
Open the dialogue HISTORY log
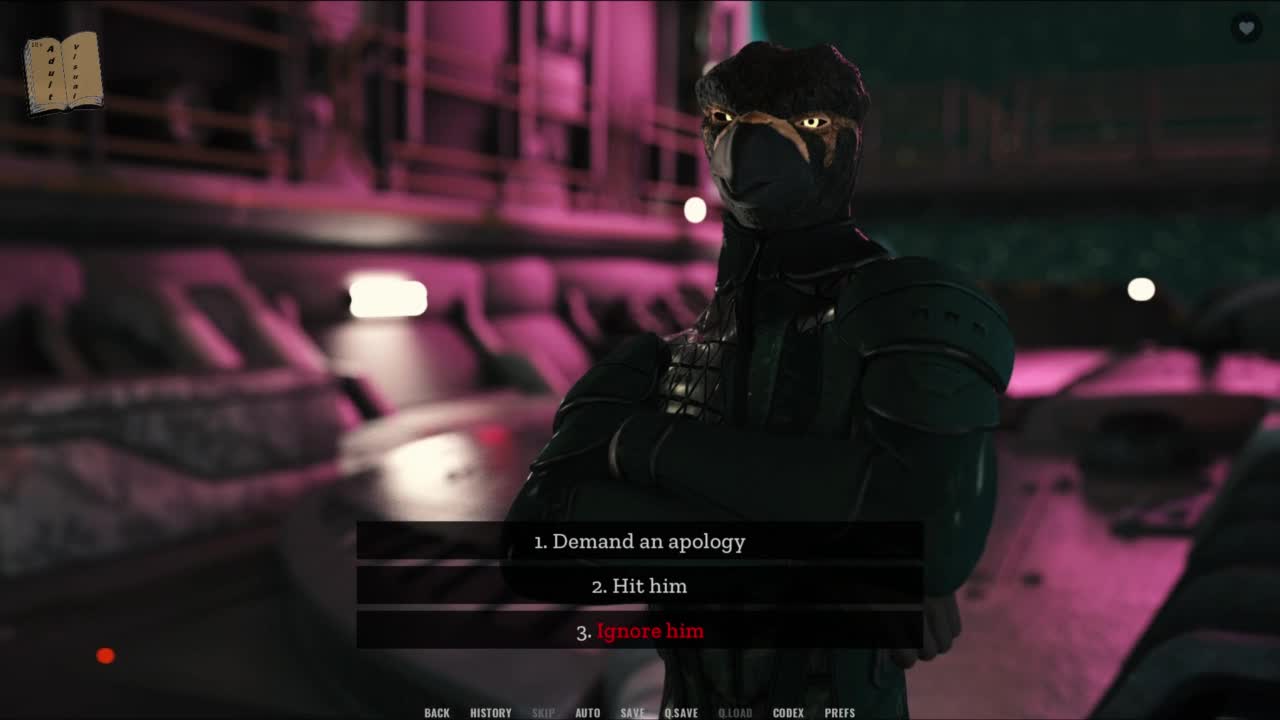click(x=491, y=712)
